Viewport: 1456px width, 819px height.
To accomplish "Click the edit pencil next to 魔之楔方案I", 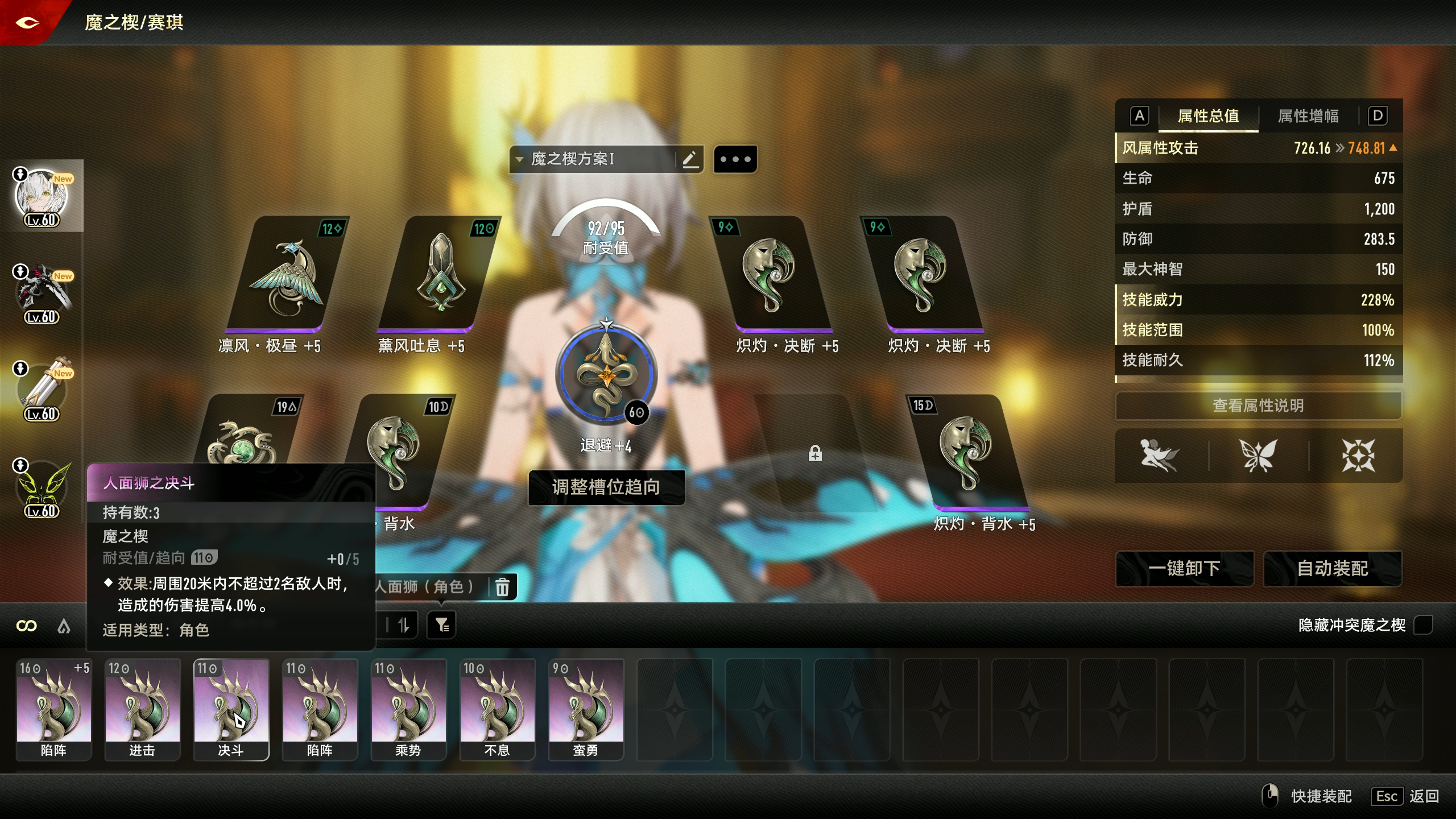I will 690,159.
